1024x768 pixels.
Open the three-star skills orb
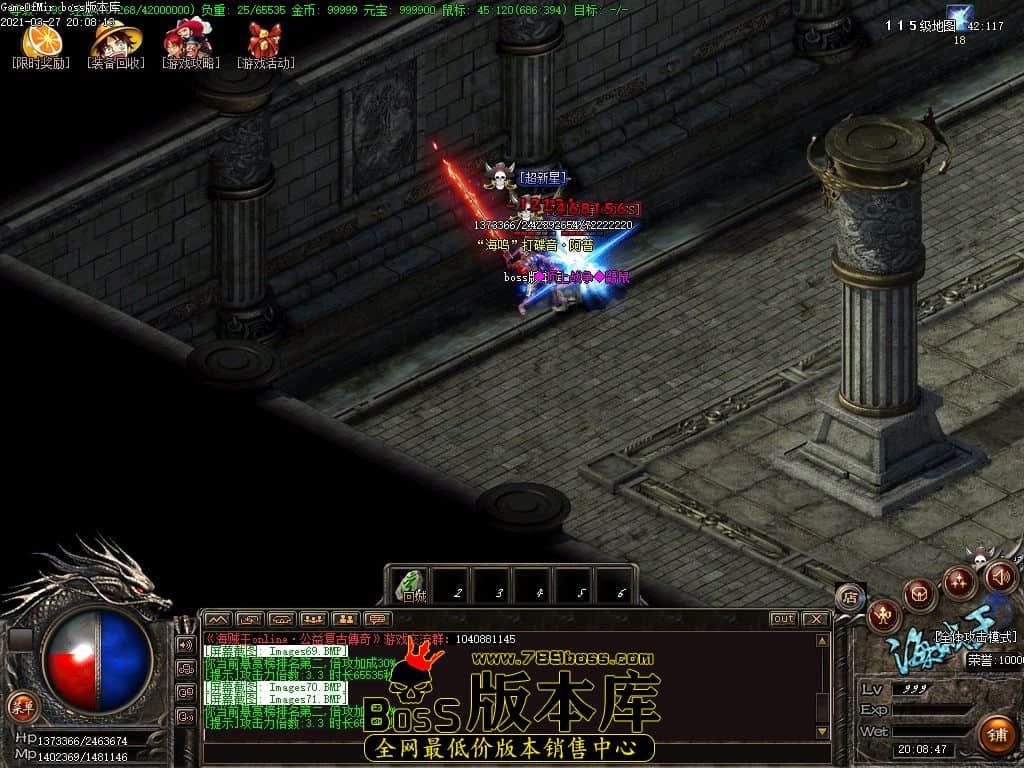click(959, 581)
